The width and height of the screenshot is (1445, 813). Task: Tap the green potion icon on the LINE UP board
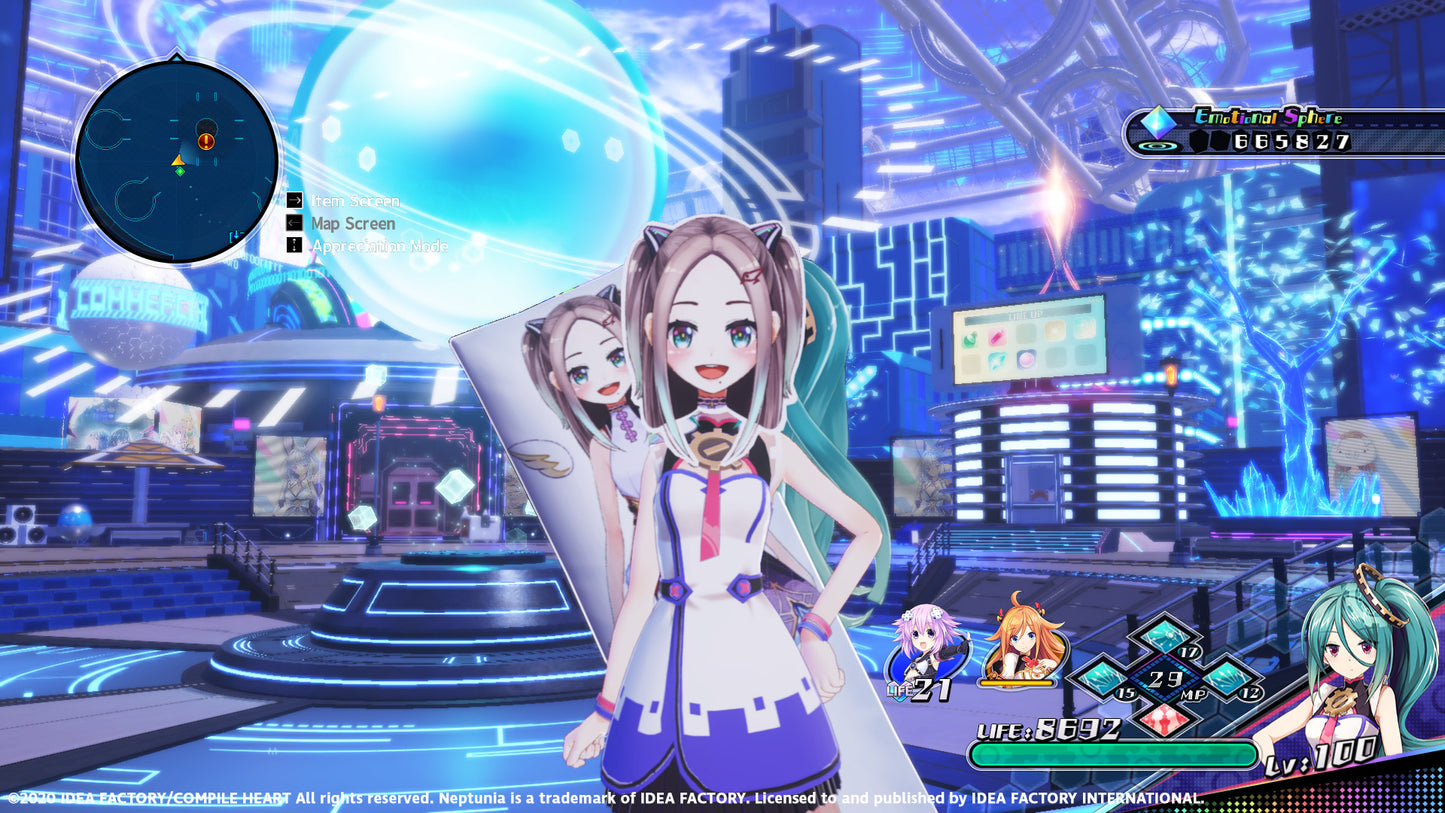click(968, 337)
